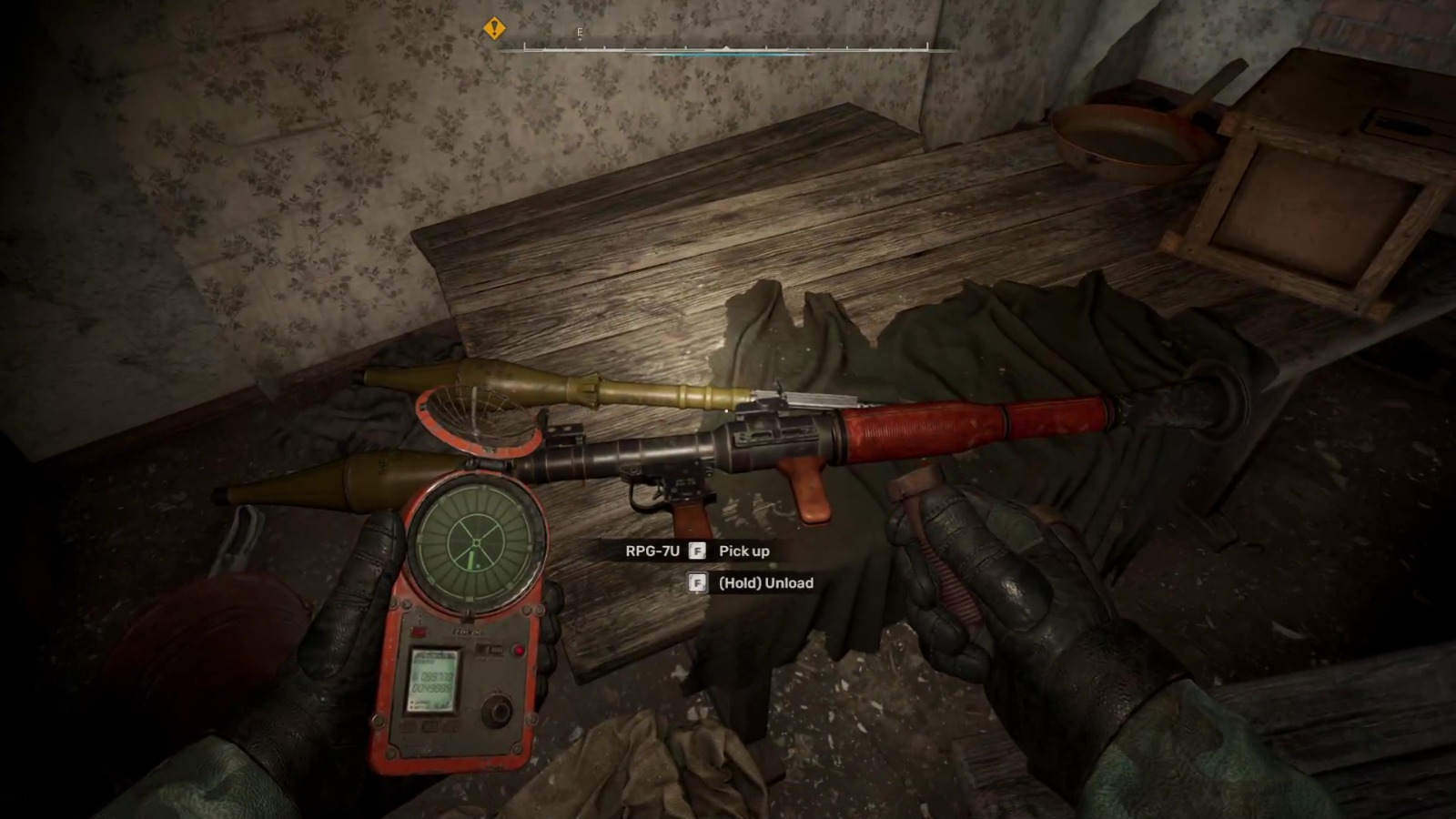Click the Pick up action text
This screenshot has height=819, width=1456.
[x=743, y=551]
